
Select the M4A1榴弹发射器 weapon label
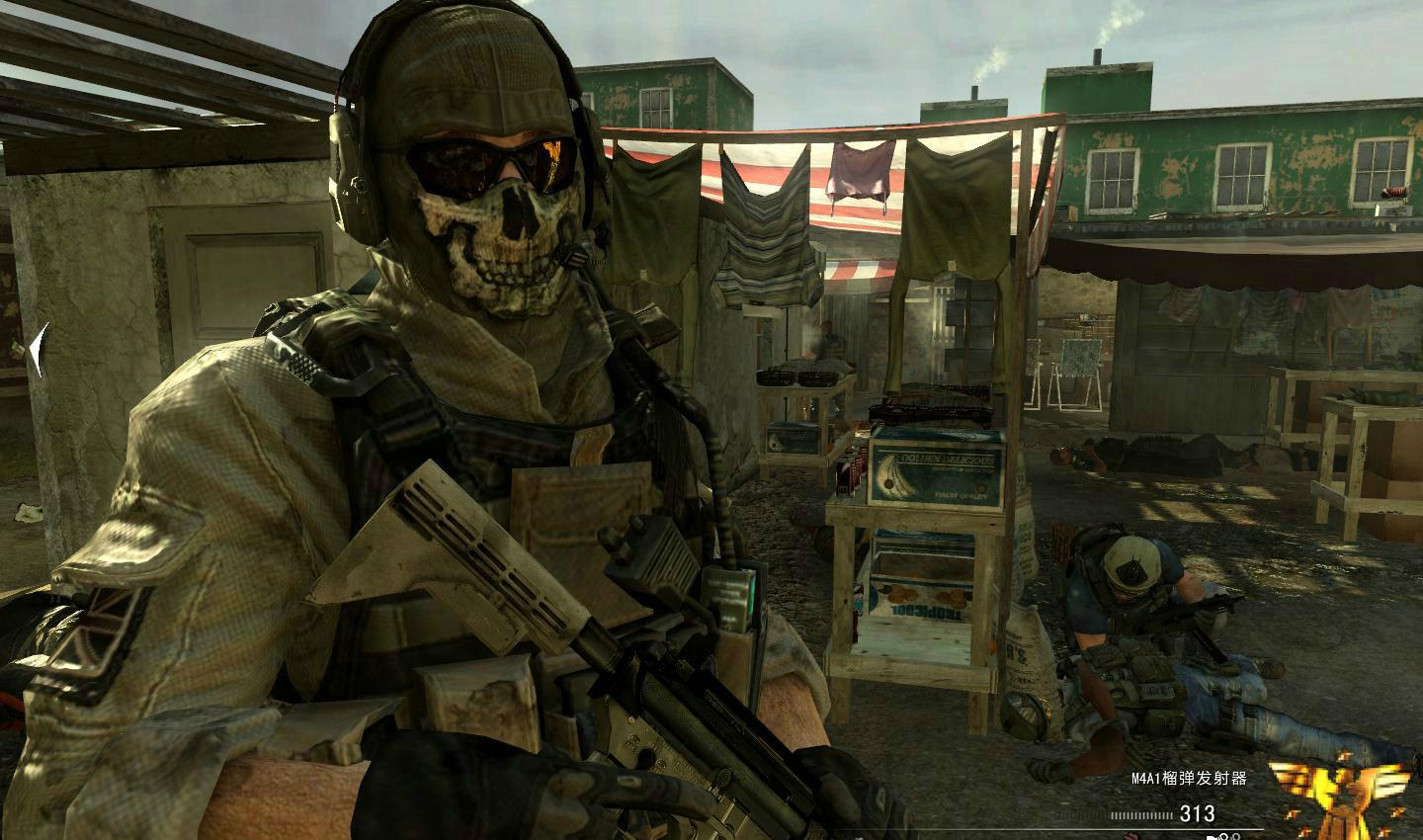(1189, 779)
